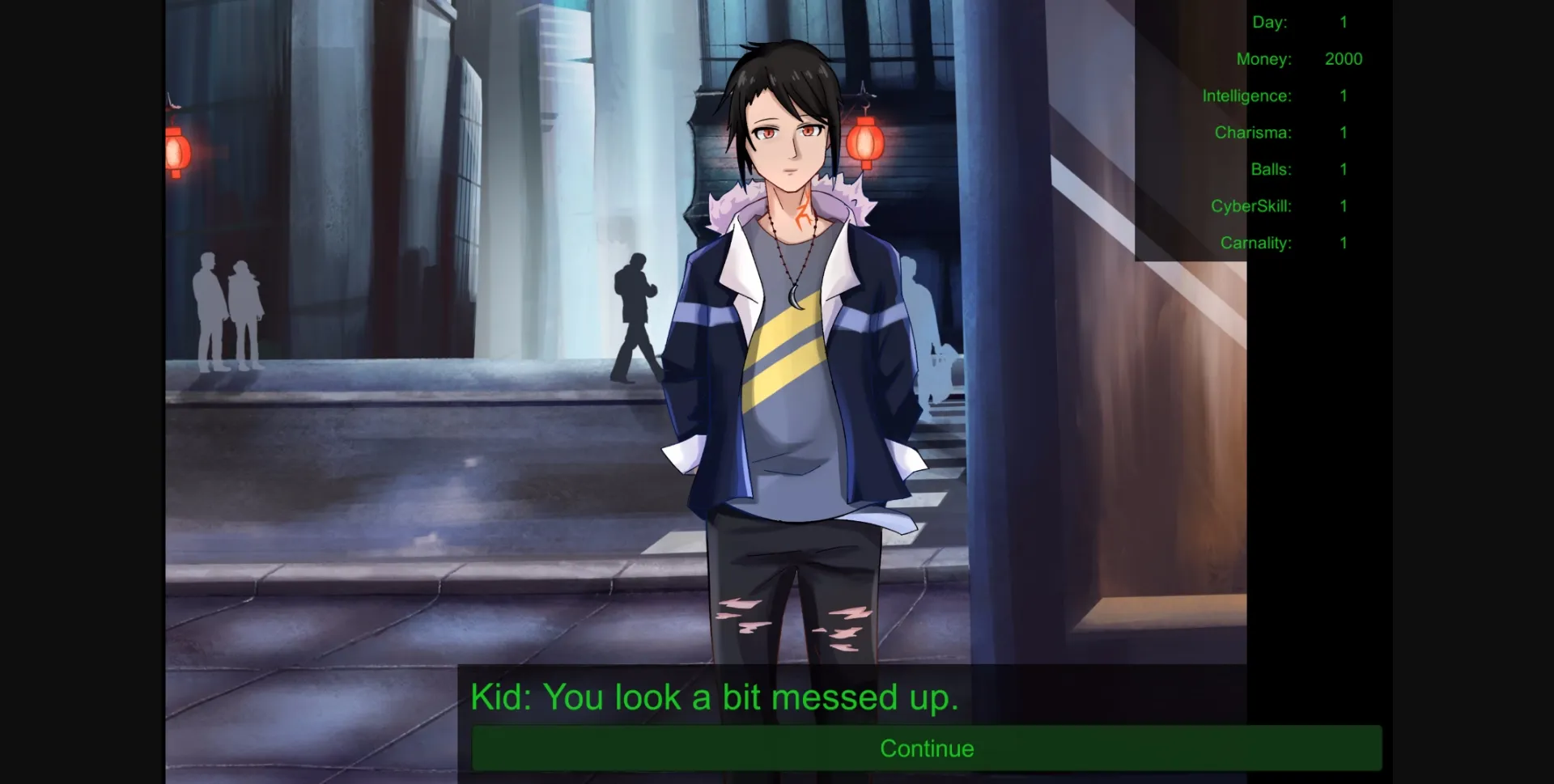The width and height of the screenshot is (1554, 784).
Task: Click the Continue button to advance dialogue
Action: pos(926,748)
